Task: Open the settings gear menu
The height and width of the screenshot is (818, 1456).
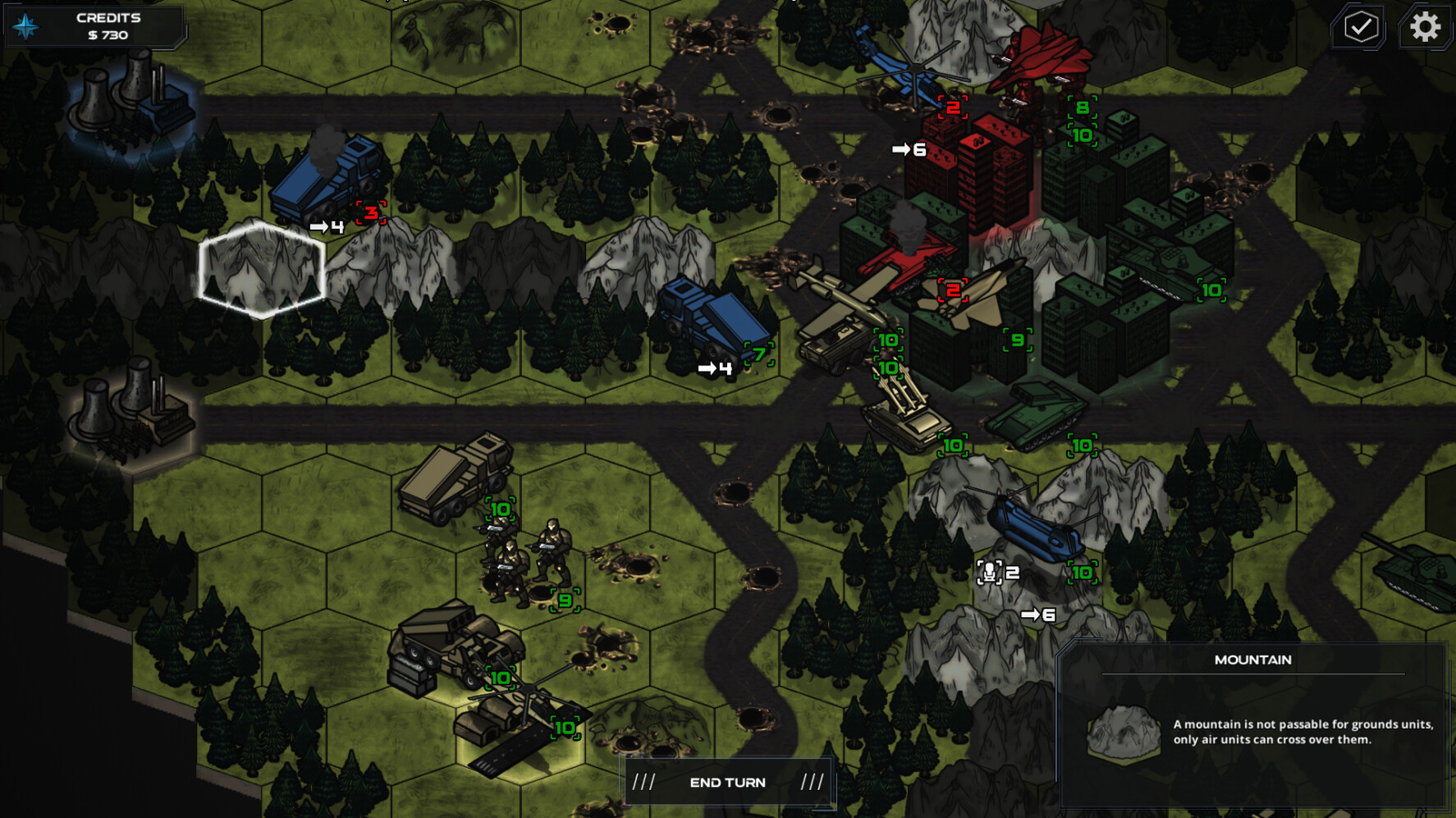Action: [1426, 27]
